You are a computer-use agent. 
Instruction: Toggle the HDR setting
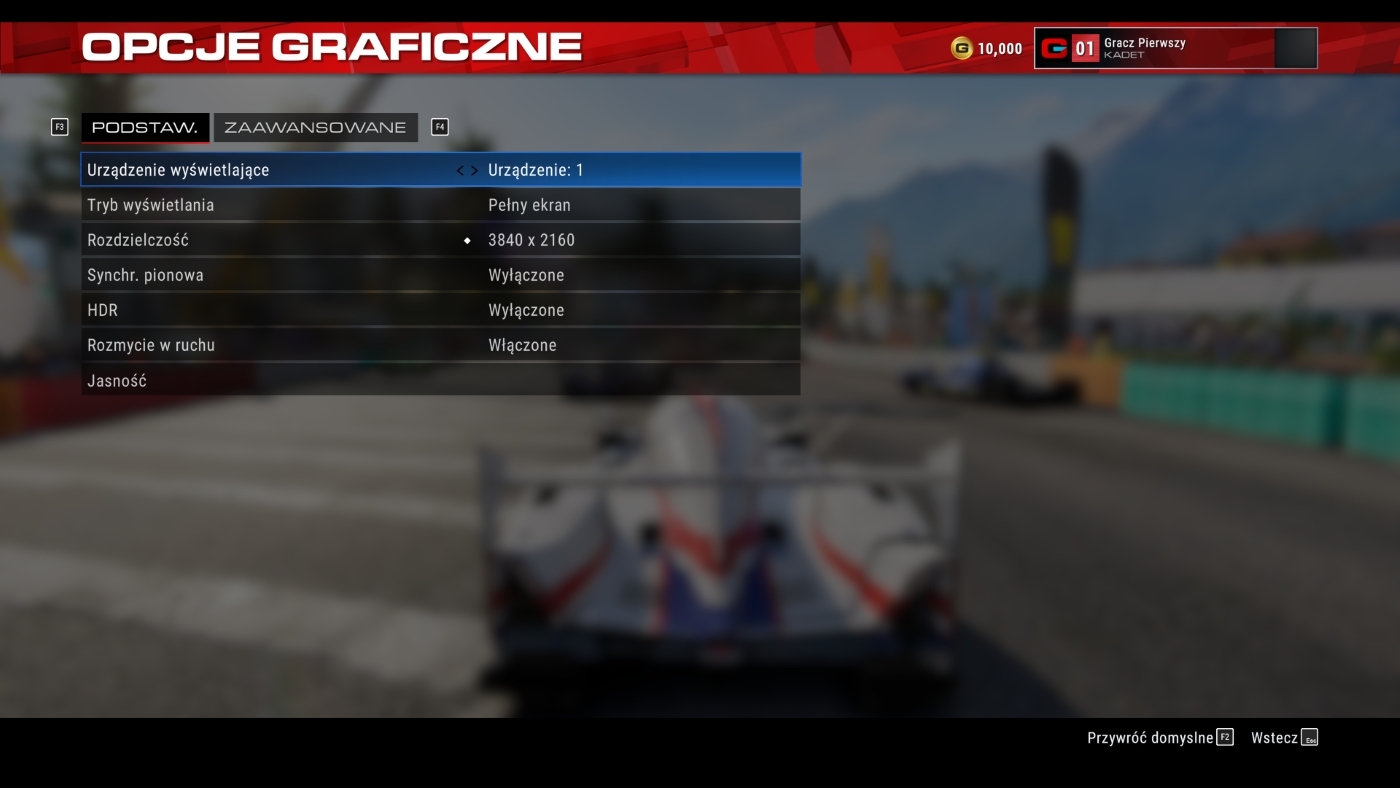[440, 310]
